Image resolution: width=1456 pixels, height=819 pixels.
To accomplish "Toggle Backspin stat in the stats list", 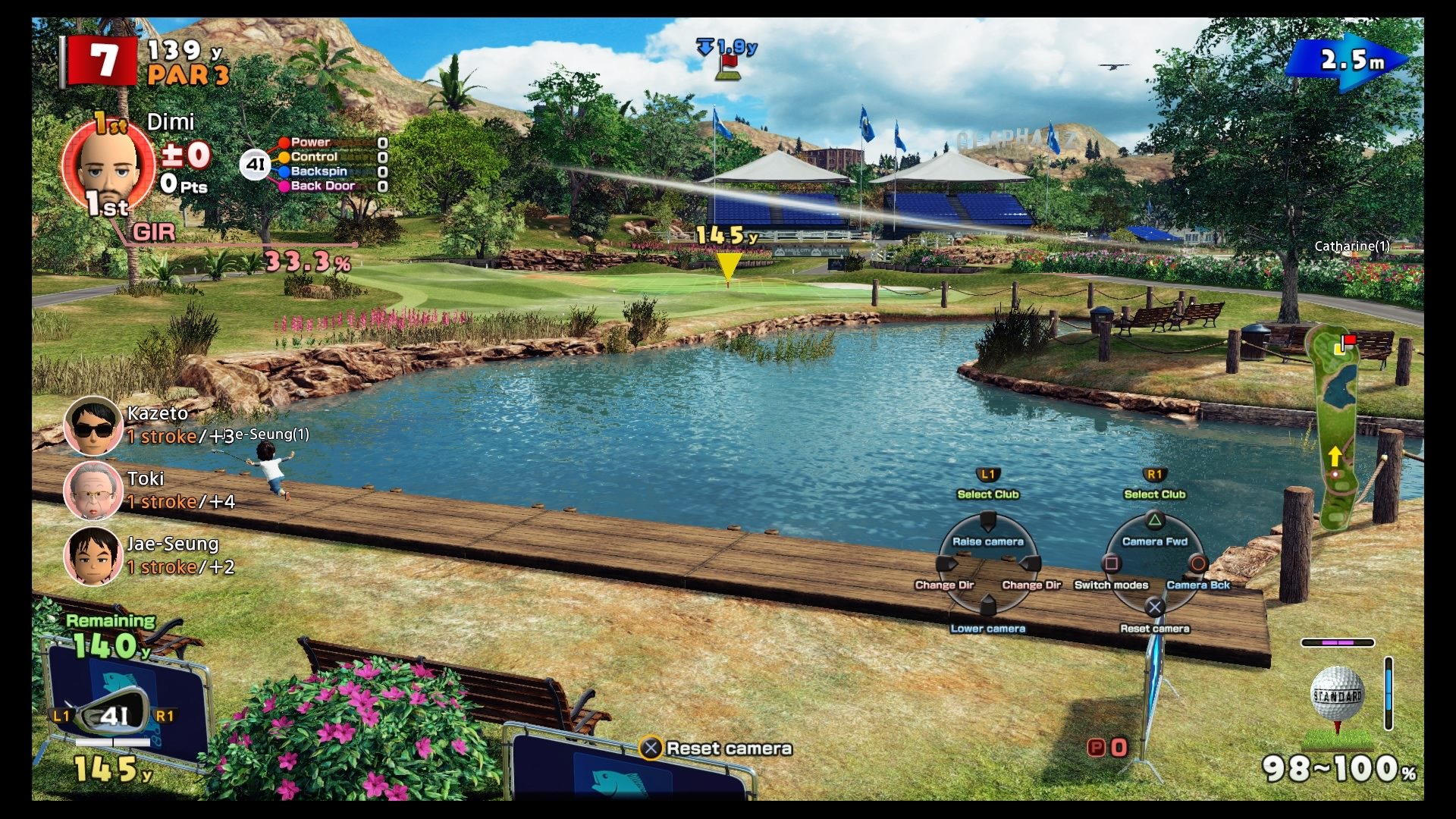I will (318, 171).
